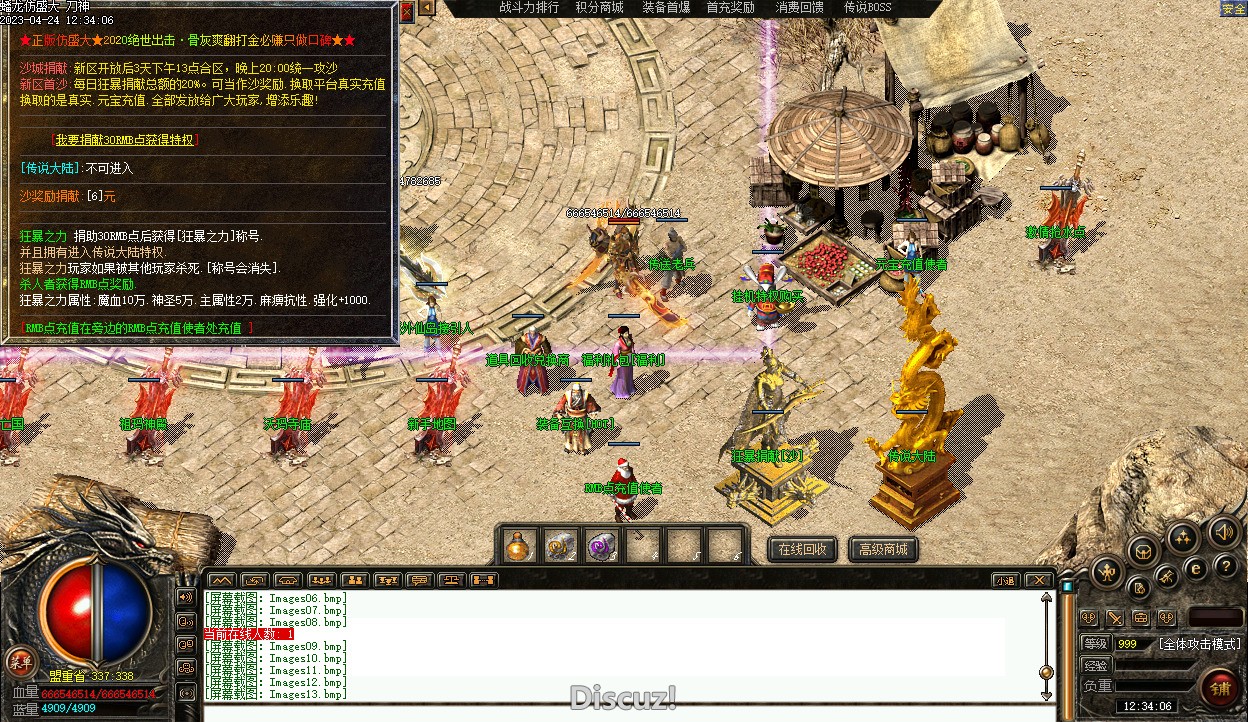Select the orange potion hotbar slot
The image size is (1248, 722).
pos(519,545)
